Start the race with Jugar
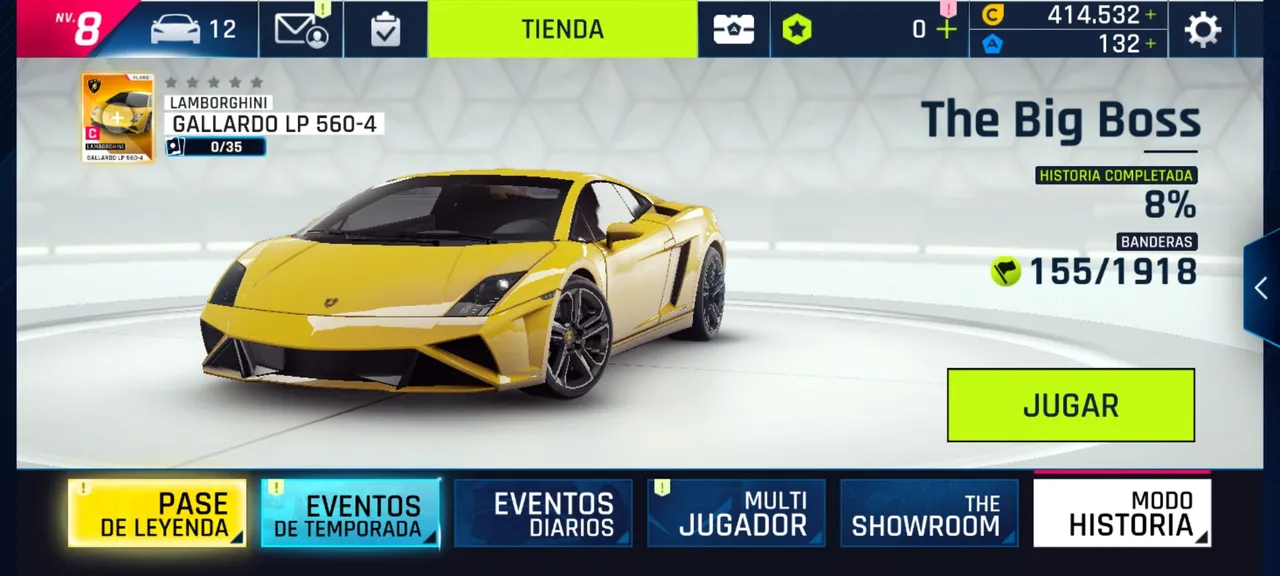The image size is (1280, 576). [x=1070, y=405]
